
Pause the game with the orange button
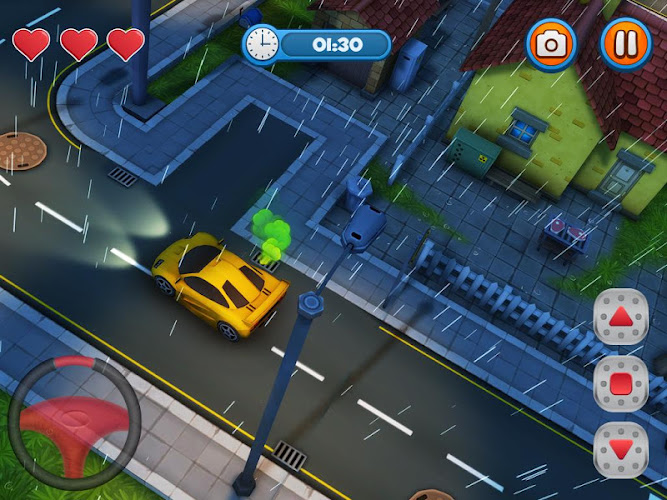[x=625, y=44]
